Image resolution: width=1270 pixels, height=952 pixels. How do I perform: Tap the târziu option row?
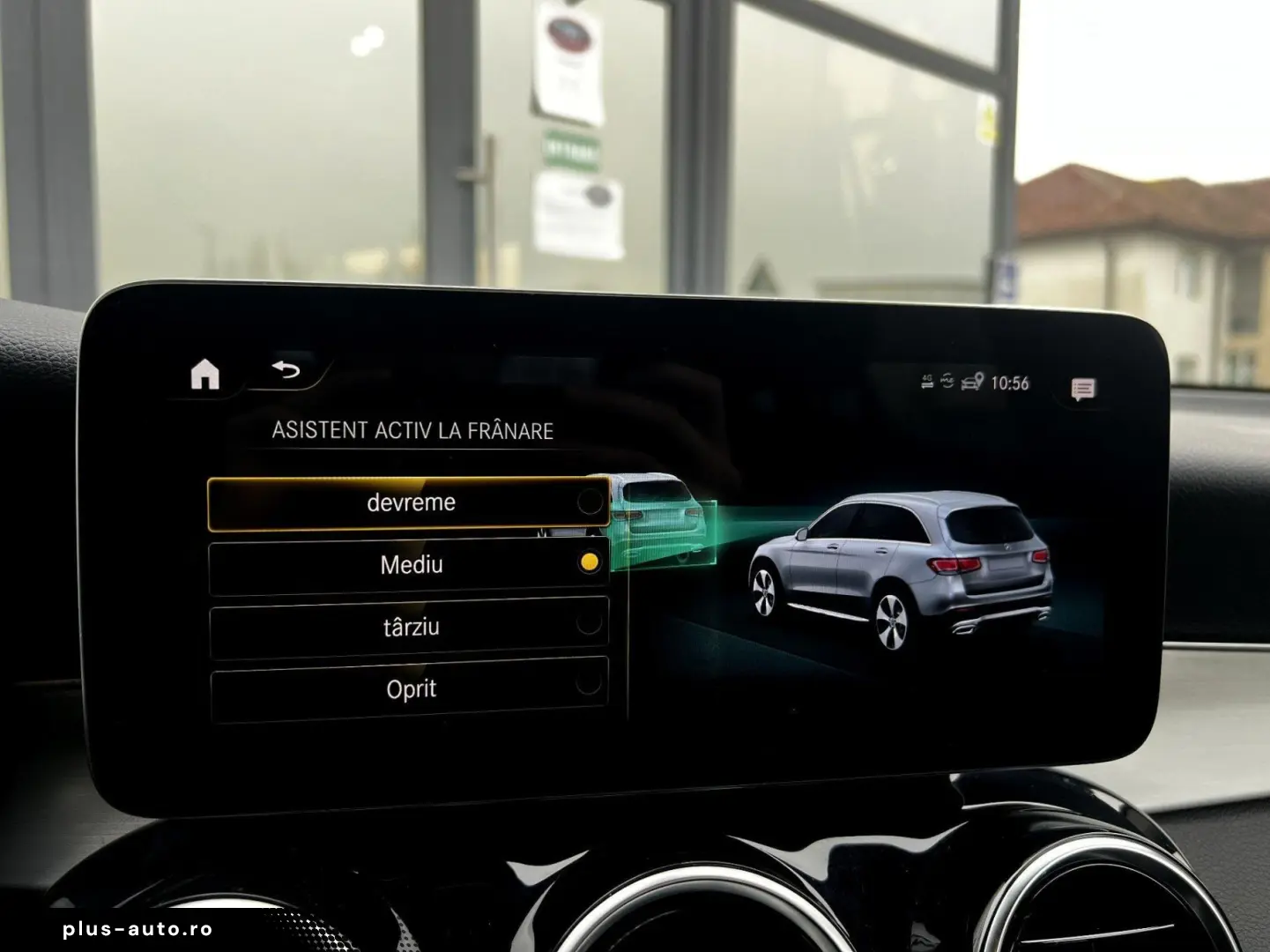pyautogui.click(x=410, y=626)
